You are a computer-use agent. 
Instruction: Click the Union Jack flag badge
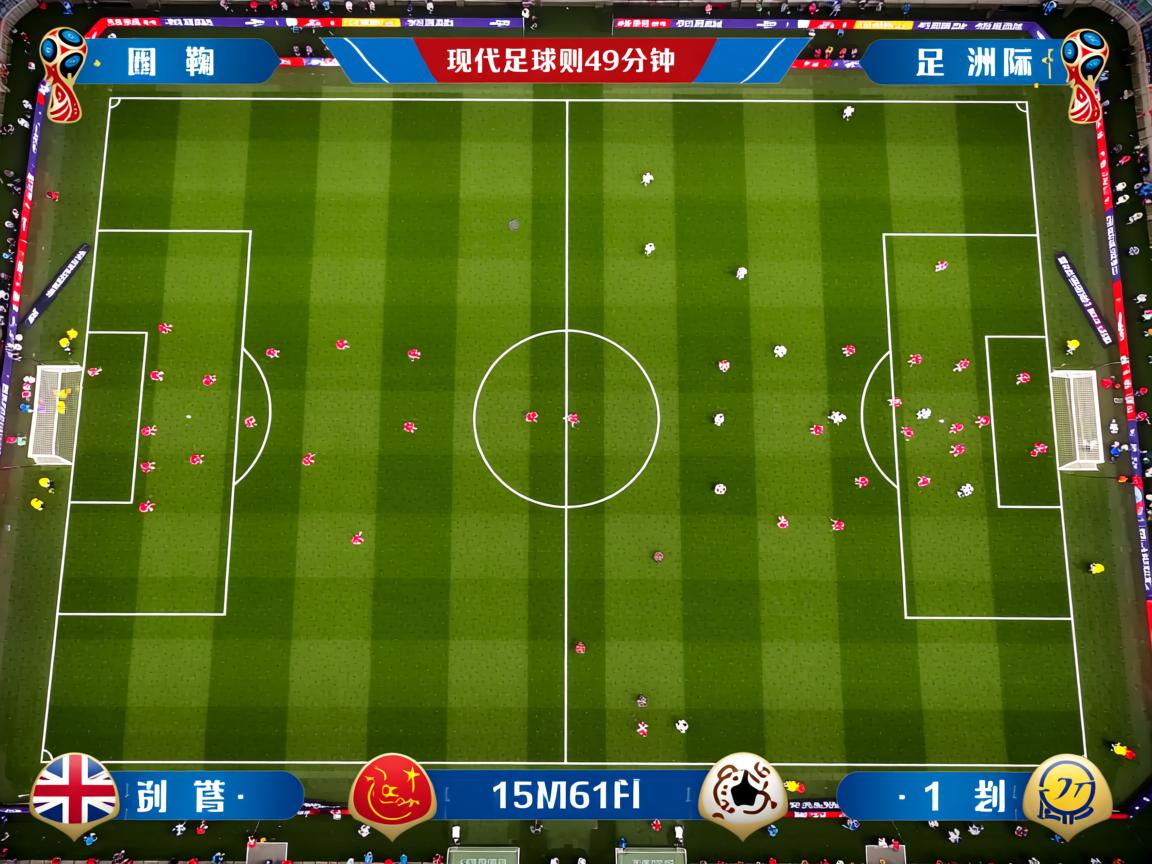click(x=74, y=794)
